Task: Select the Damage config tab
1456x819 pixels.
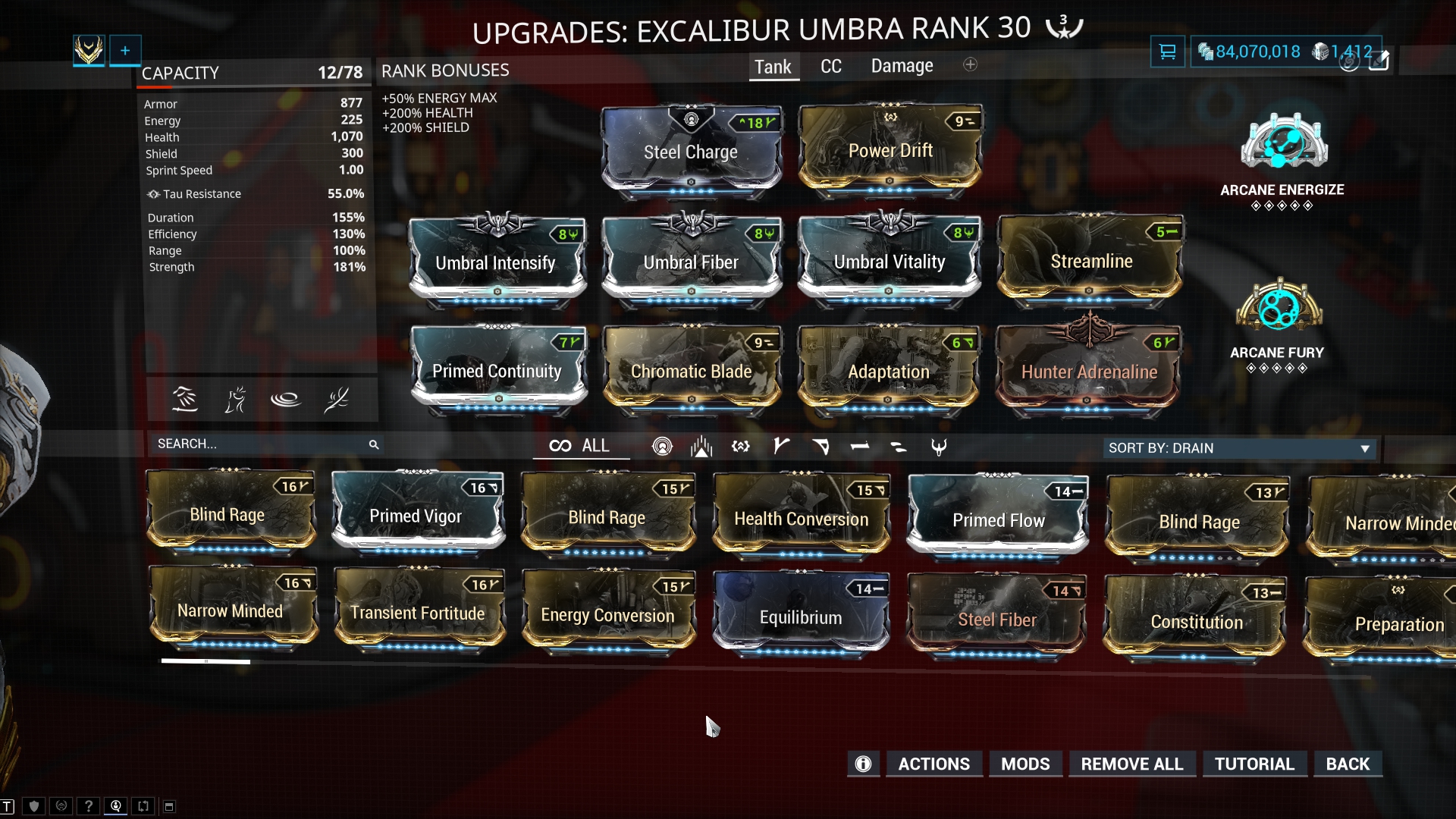Action: [x=902, y=66]
